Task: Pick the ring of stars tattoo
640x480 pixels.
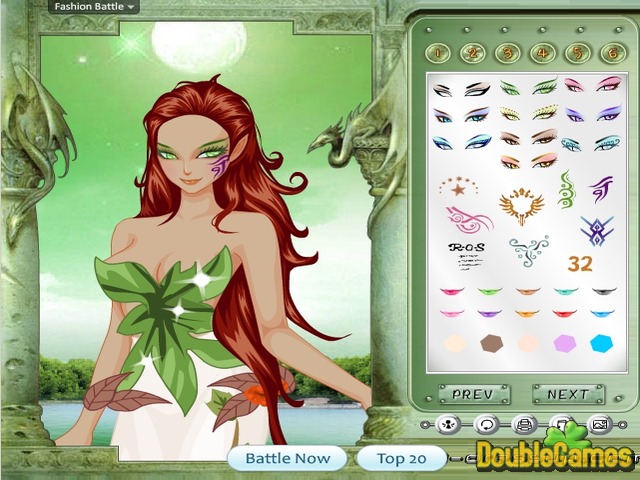Action: (458, 184)
